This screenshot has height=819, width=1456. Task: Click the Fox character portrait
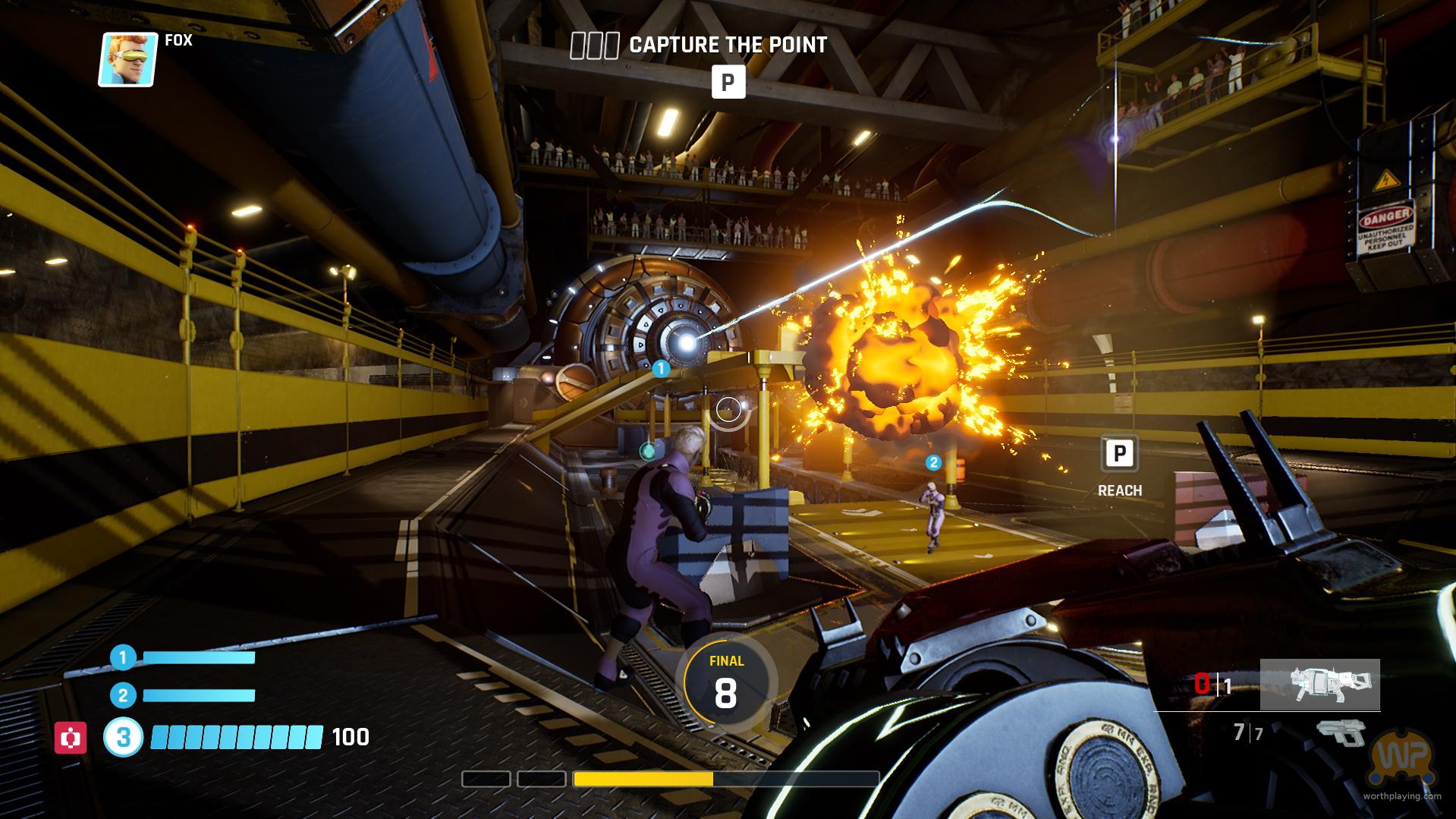(x=127, y=59)
